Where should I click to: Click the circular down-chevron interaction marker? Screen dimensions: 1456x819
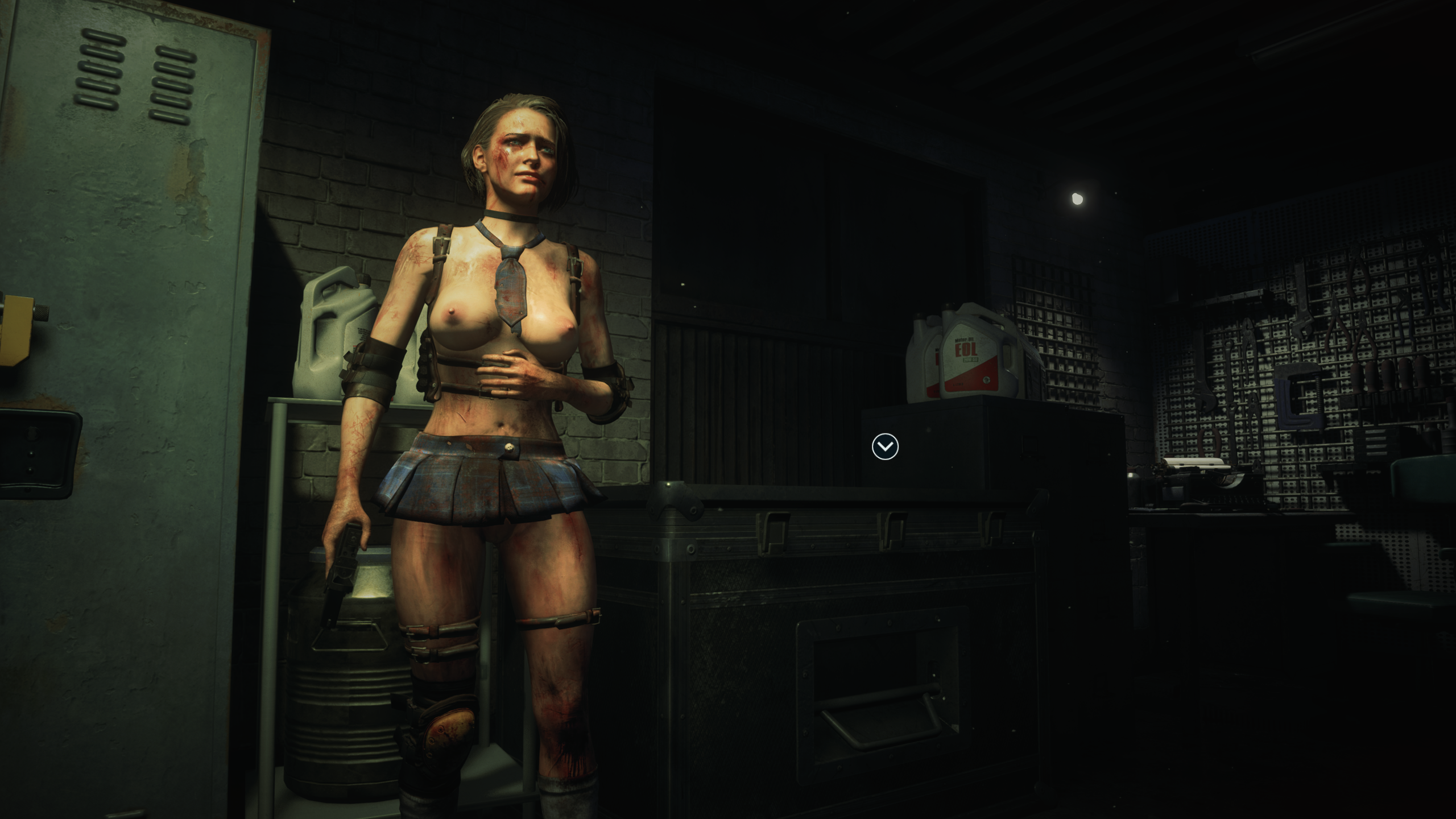tap(885, 446)
